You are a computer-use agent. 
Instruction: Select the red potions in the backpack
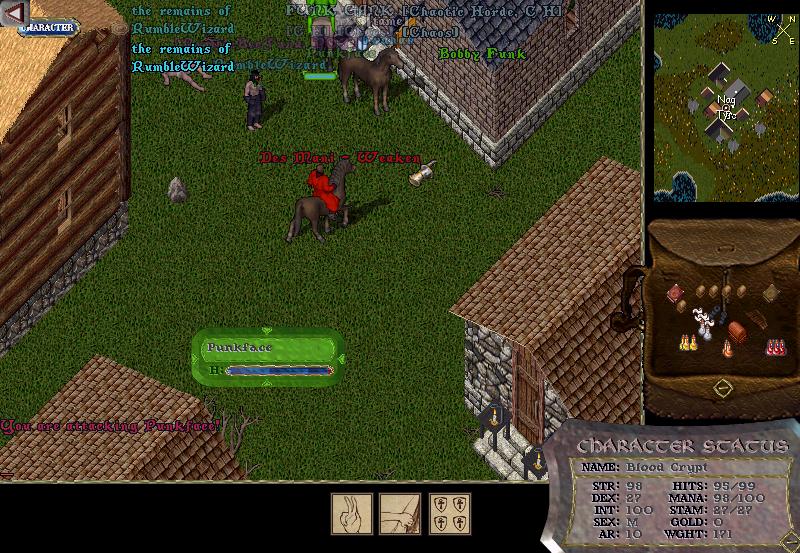[x=774, y=346]
